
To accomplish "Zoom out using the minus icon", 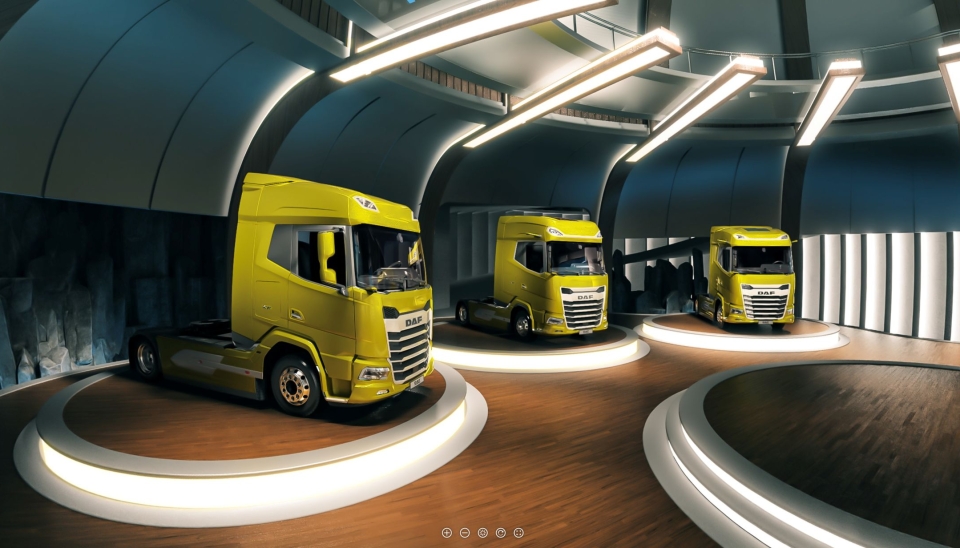I will click(x=465, y=533).
